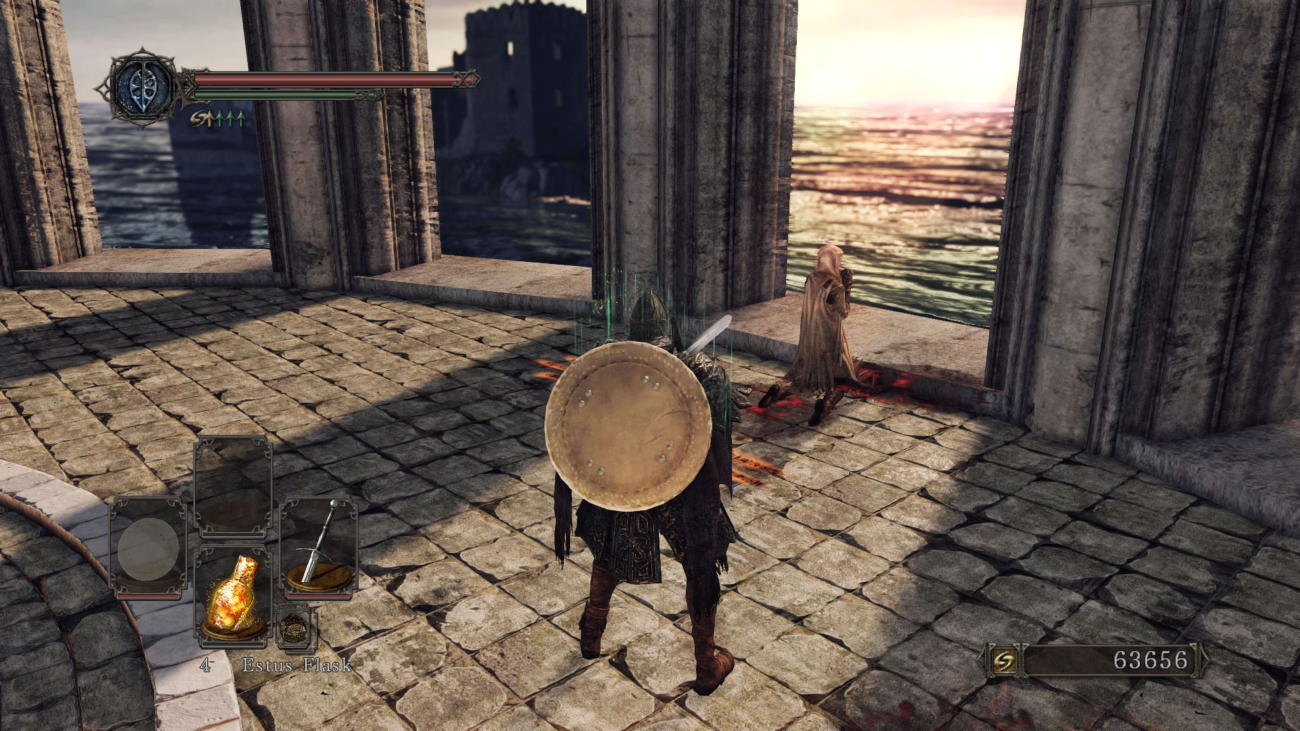Screen dimensions: 1300x731
Task: Click the empty spell slot above Estus
Action: pos(232,487)
